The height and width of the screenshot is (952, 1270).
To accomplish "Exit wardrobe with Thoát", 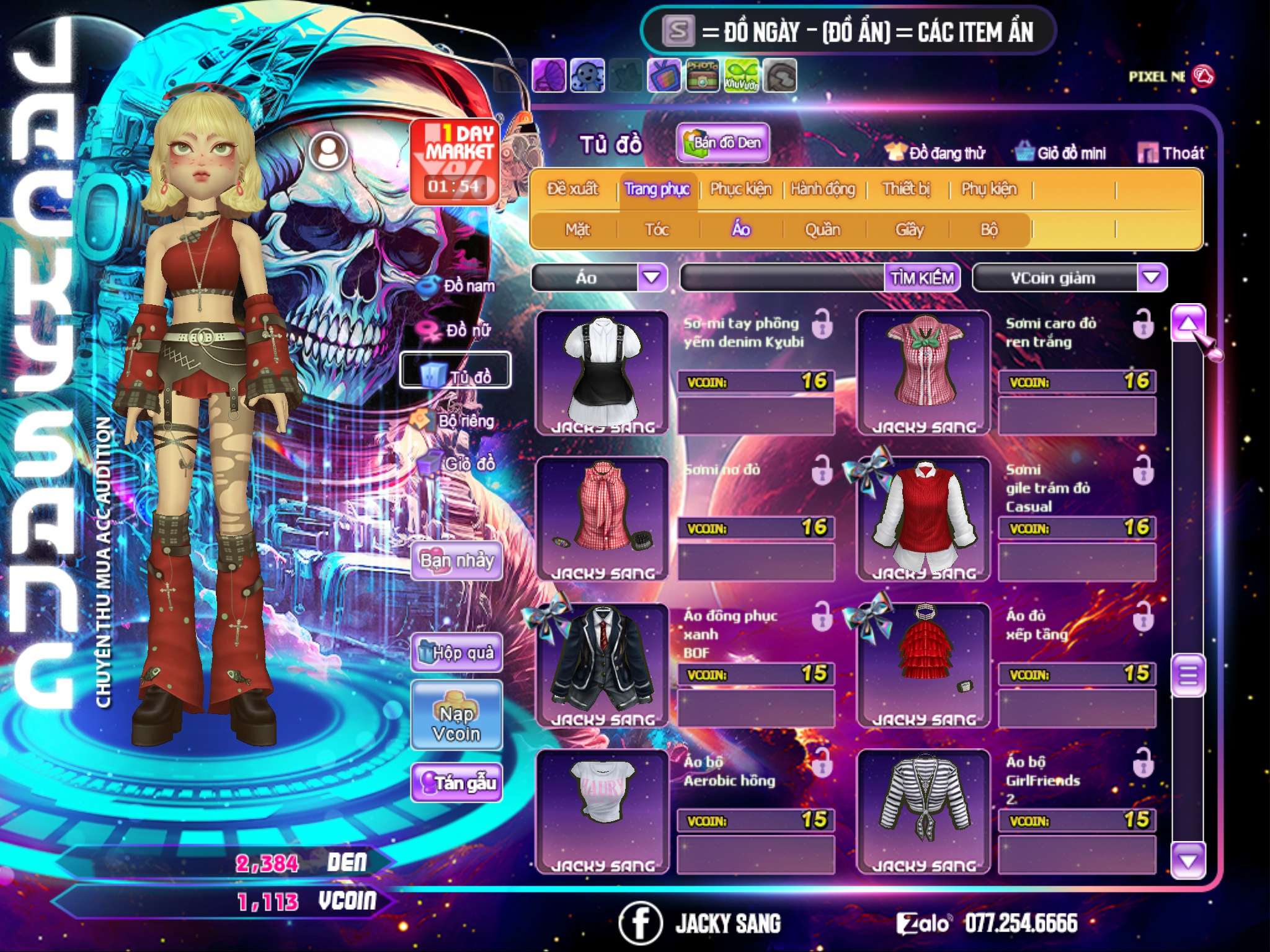I will (1171, 153).
